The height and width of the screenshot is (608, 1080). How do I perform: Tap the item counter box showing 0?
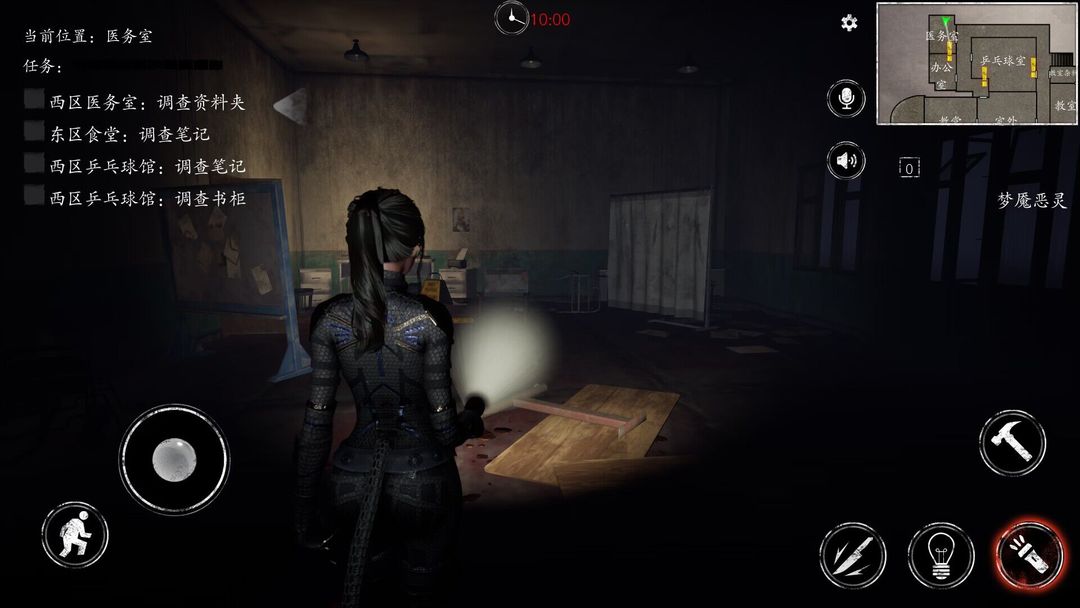point(908,168)
